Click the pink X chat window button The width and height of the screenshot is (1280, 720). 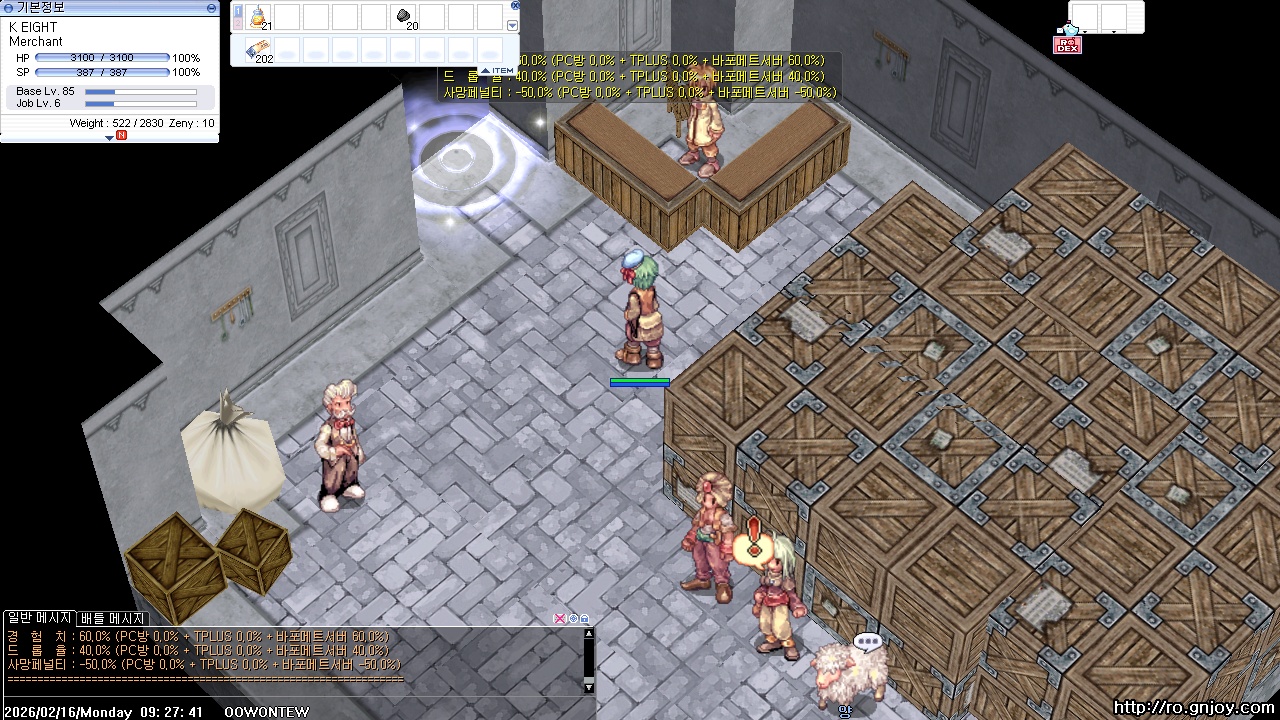click(560, 619)
